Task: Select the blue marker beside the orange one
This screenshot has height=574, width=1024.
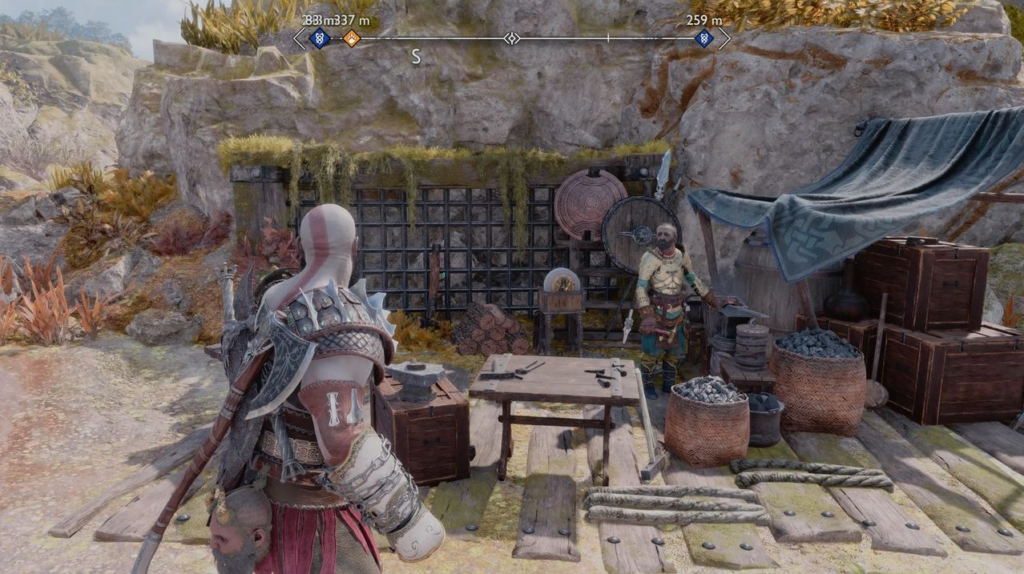Action: click(320, 39)
